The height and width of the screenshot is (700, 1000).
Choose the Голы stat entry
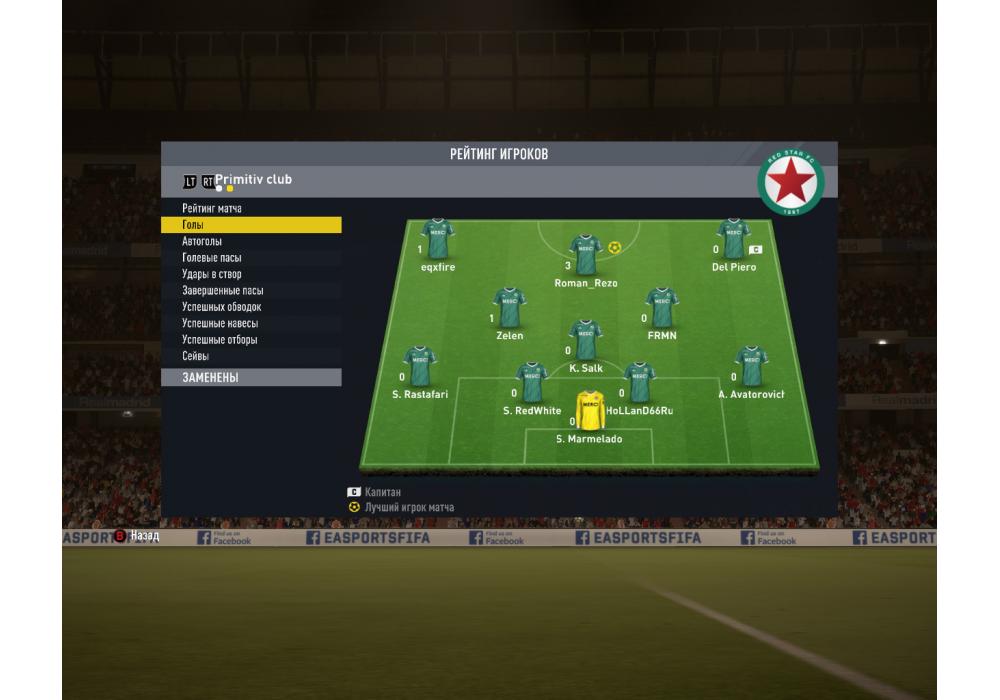click(193, 225)
